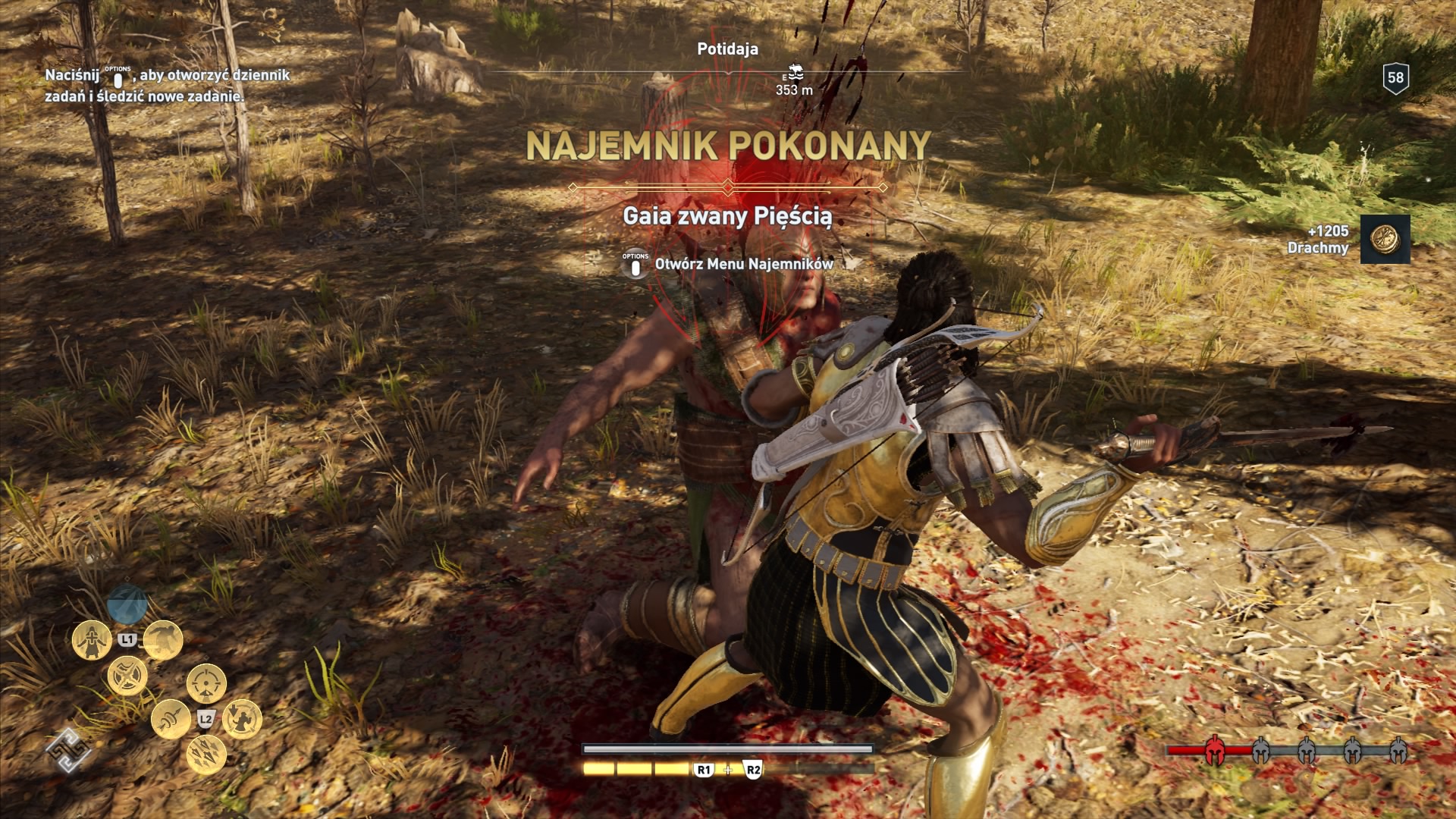Click the Greek meander pattern icon
The image size is (1456, 819).
coord(68,751)
